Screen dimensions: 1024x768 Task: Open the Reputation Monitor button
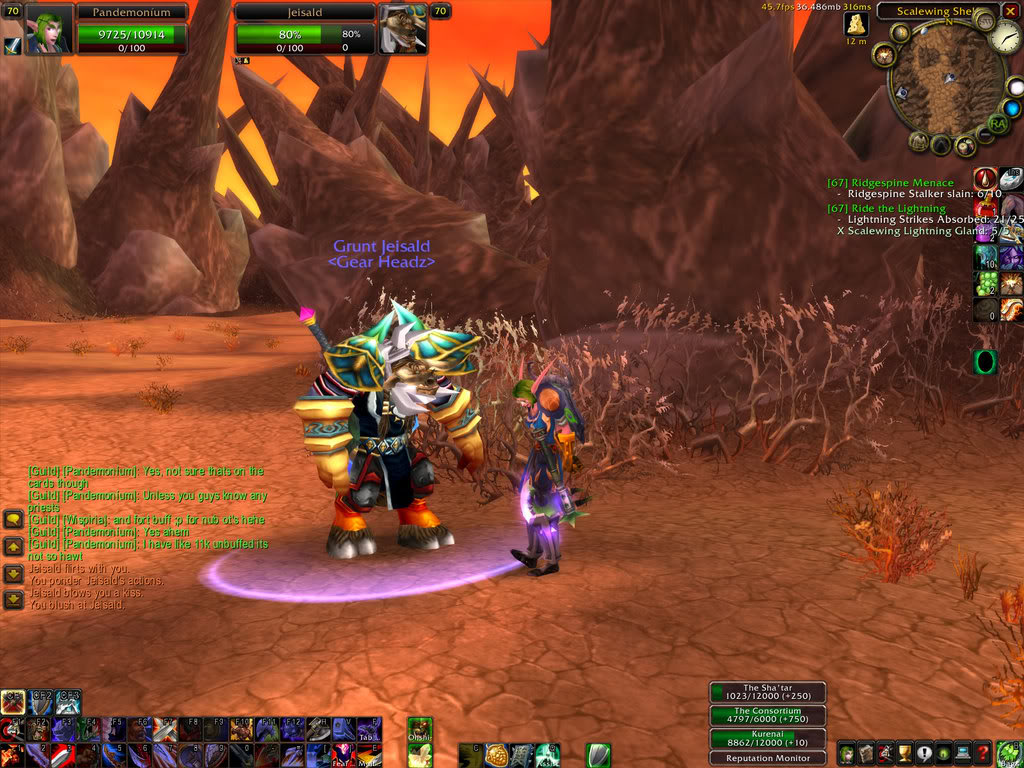(x=768, y=758)
